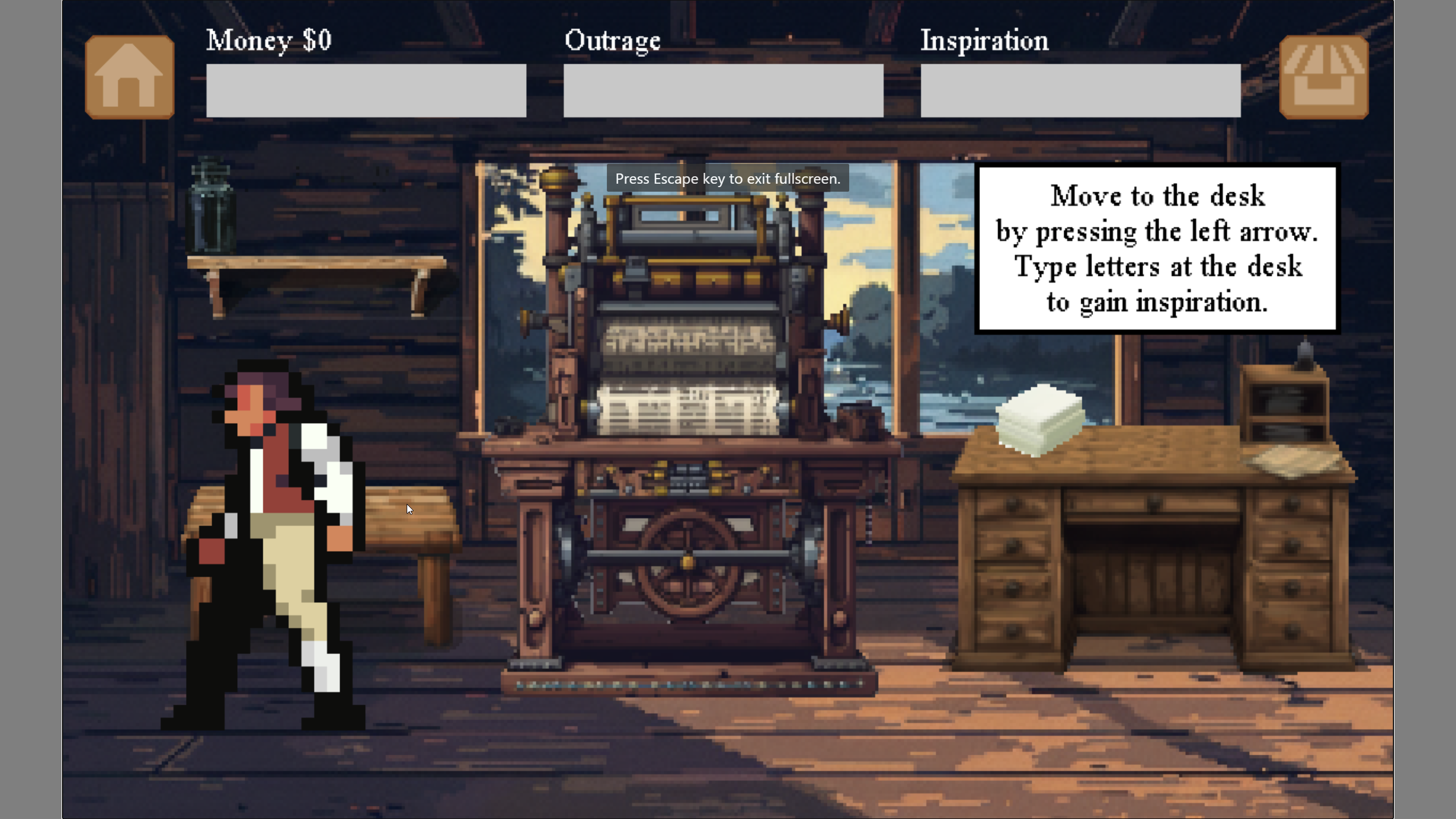
Task: Click the empty Outrage meter bar
Action: [722, 90]
